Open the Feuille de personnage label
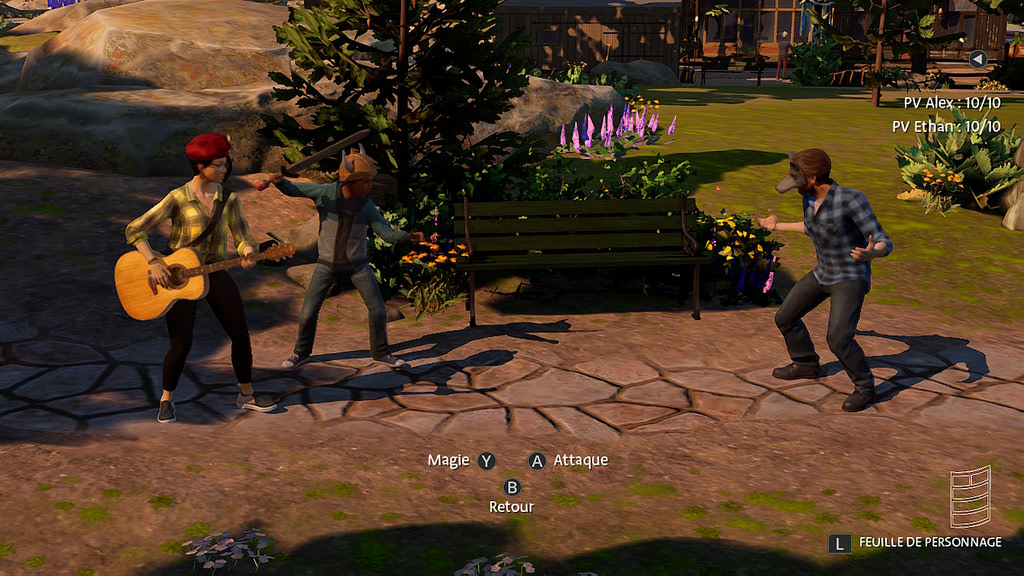Screen dimensions: 1024x576 (929, 542)
